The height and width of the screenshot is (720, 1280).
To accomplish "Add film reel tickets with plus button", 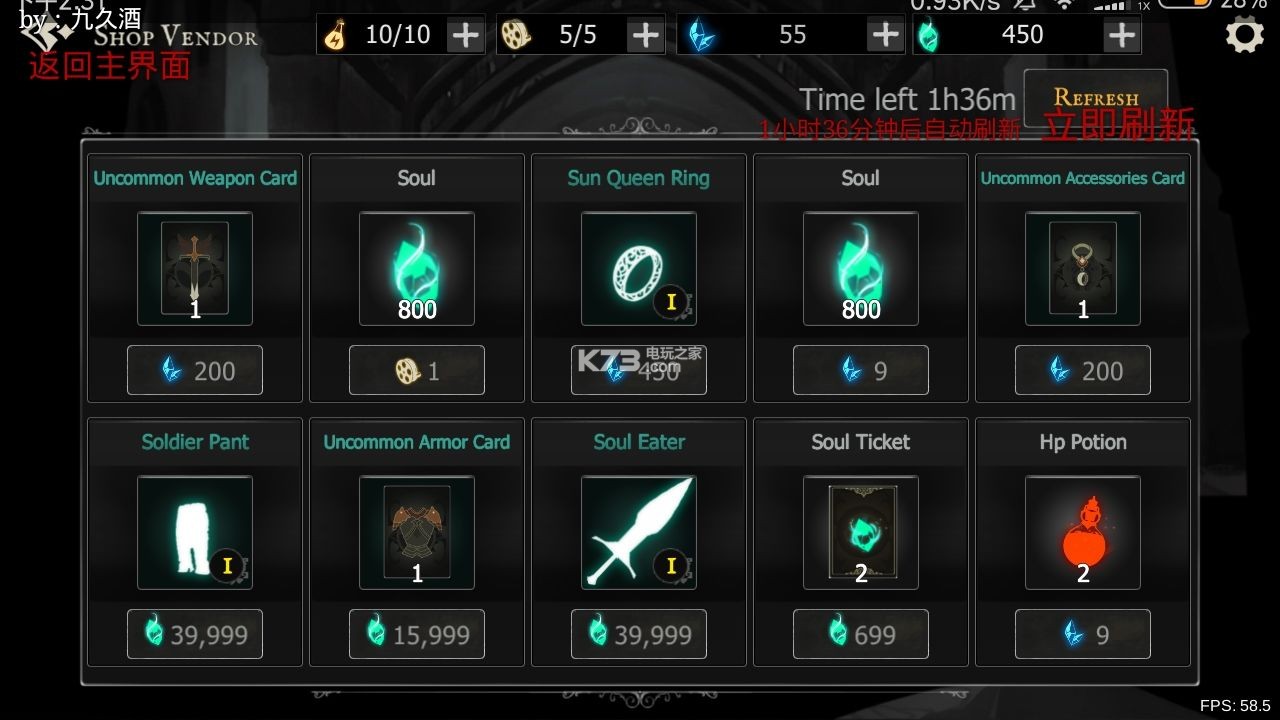I will coord(645,35).
